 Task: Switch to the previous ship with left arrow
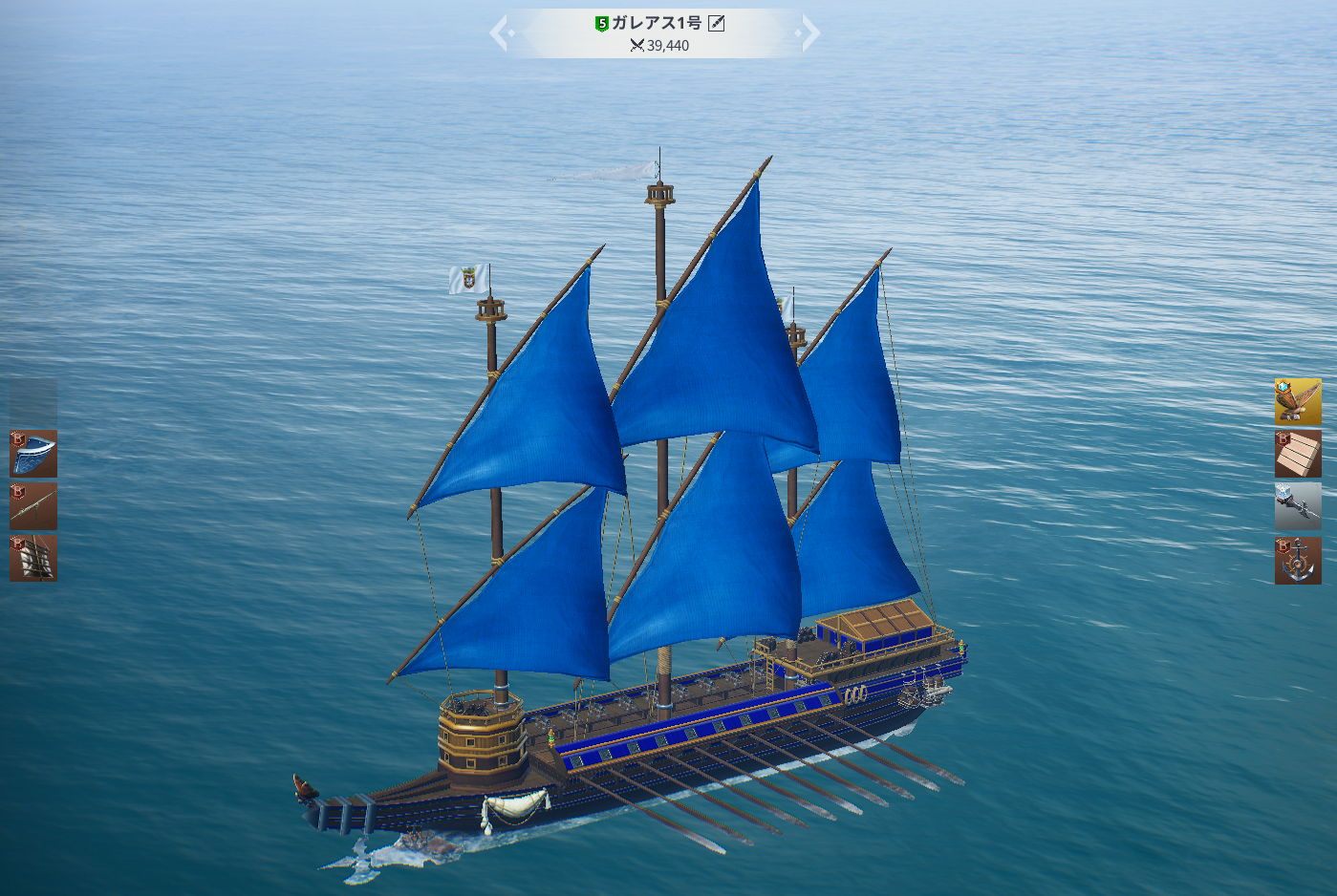click(x=501, y=33)
